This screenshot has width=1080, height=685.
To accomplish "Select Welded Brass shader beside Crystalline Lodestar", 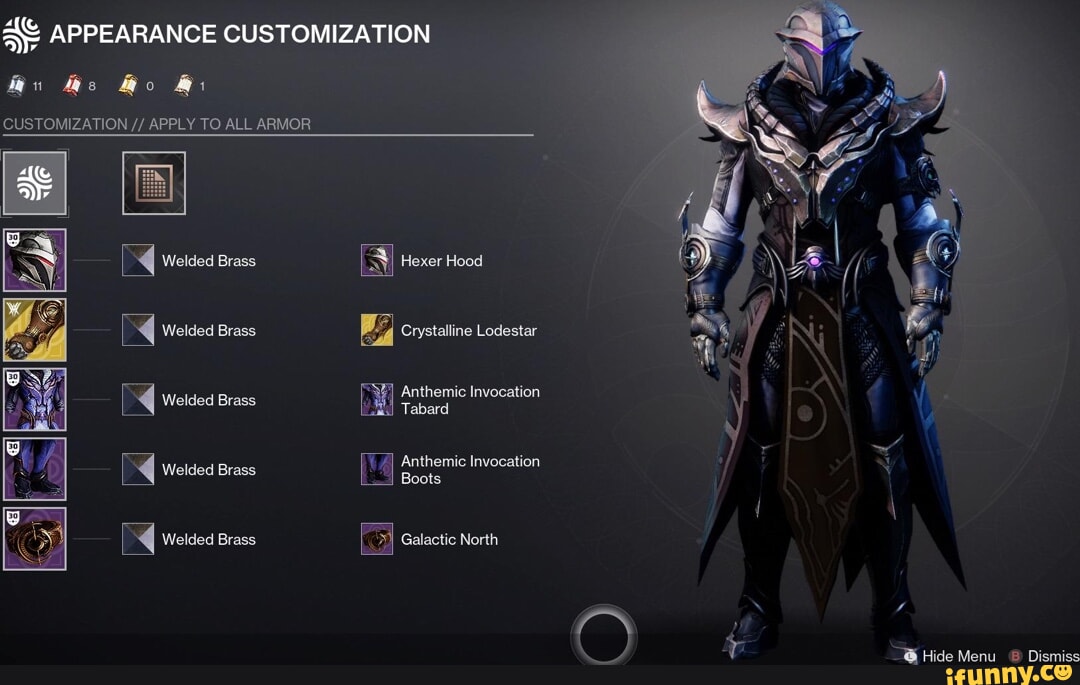I will click(138, 330).
